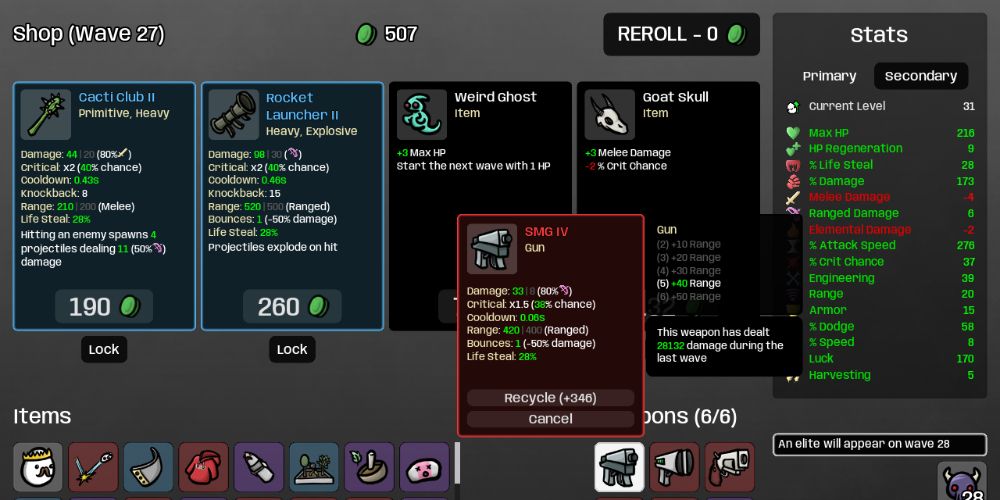Viewport: 1000px width, 500px height.
Task: Inspect the crowned mustache face item
Action: 38,467
